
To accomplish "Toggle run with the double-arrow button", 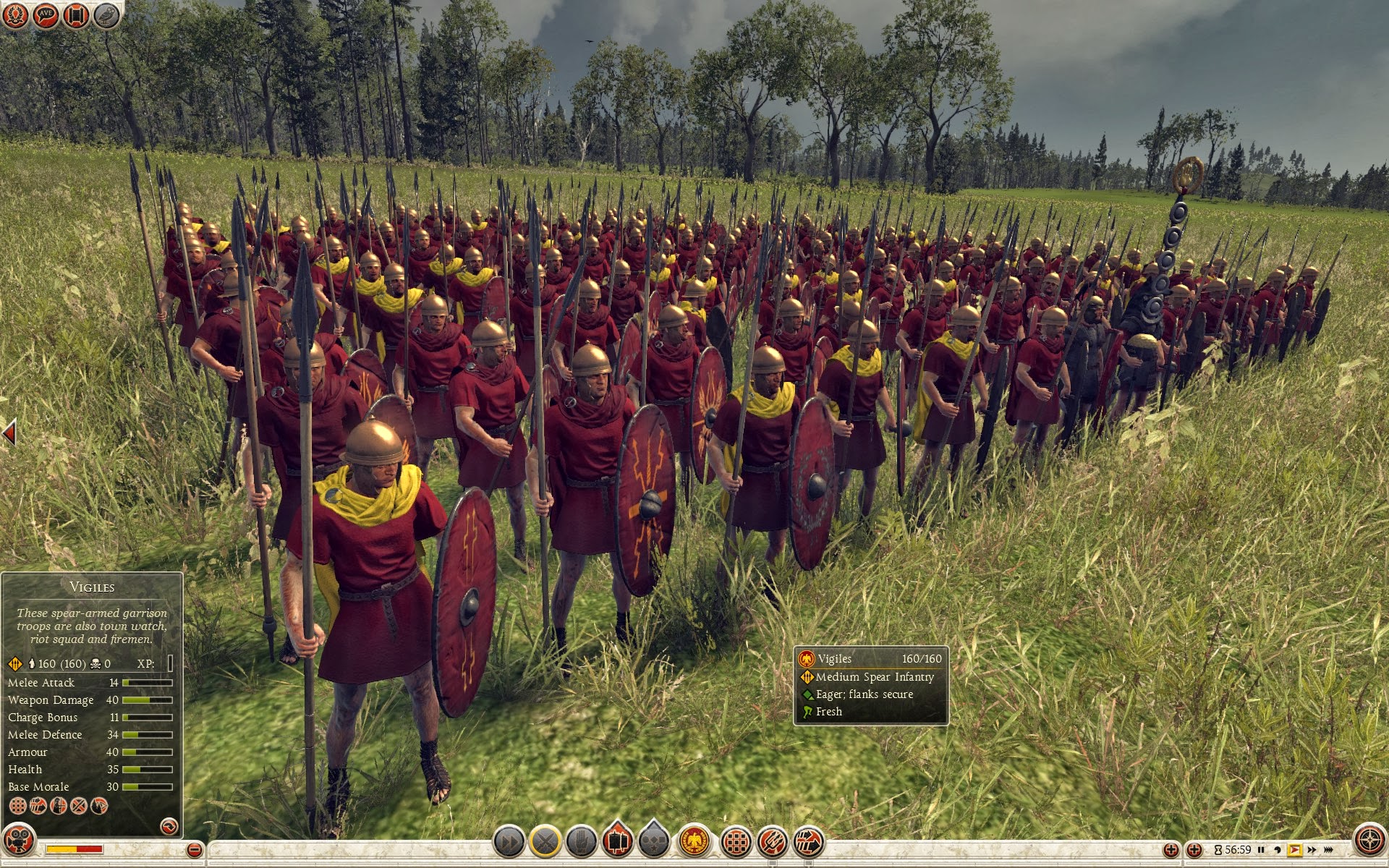I will [x=509, y=841].
